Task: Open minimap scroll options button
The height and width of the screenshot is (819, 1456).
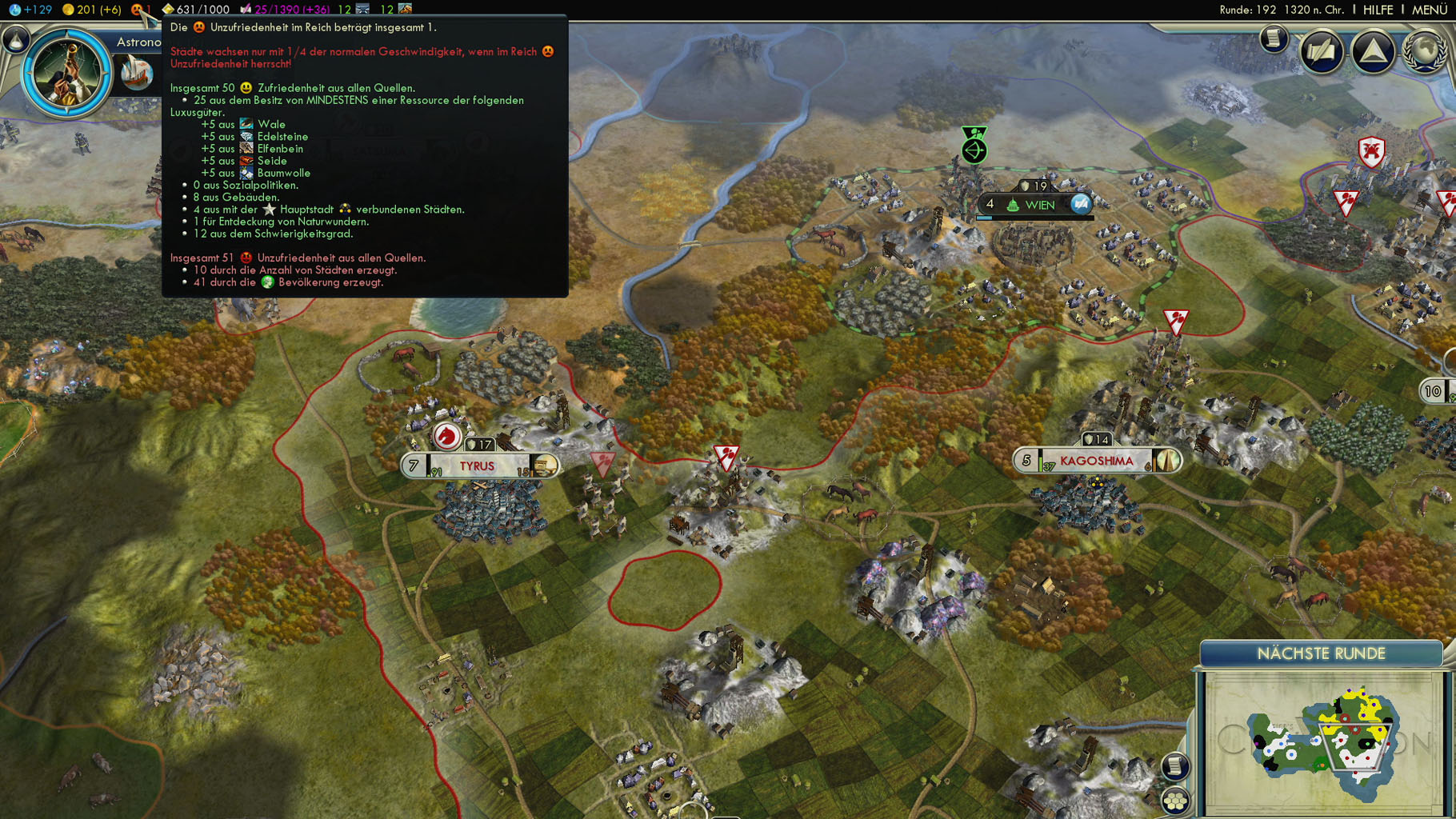Action: click(x=1175, y=766)
